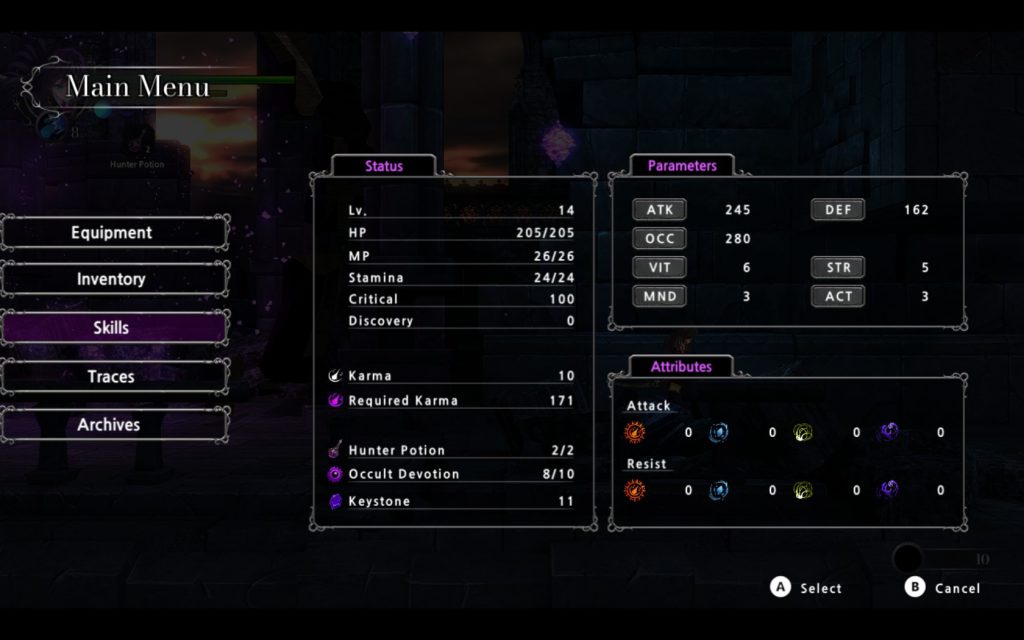
Task: Choose the VIT parameter box
Action: coord(659,268)
